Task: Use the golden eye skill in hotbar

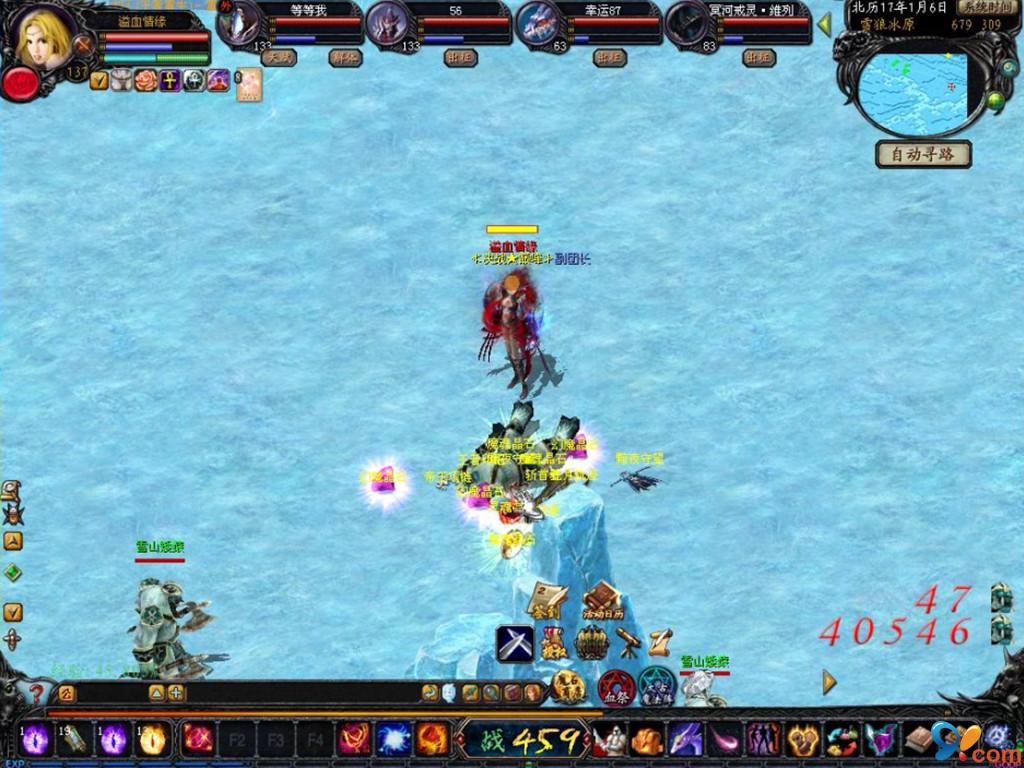Action: 152,740
